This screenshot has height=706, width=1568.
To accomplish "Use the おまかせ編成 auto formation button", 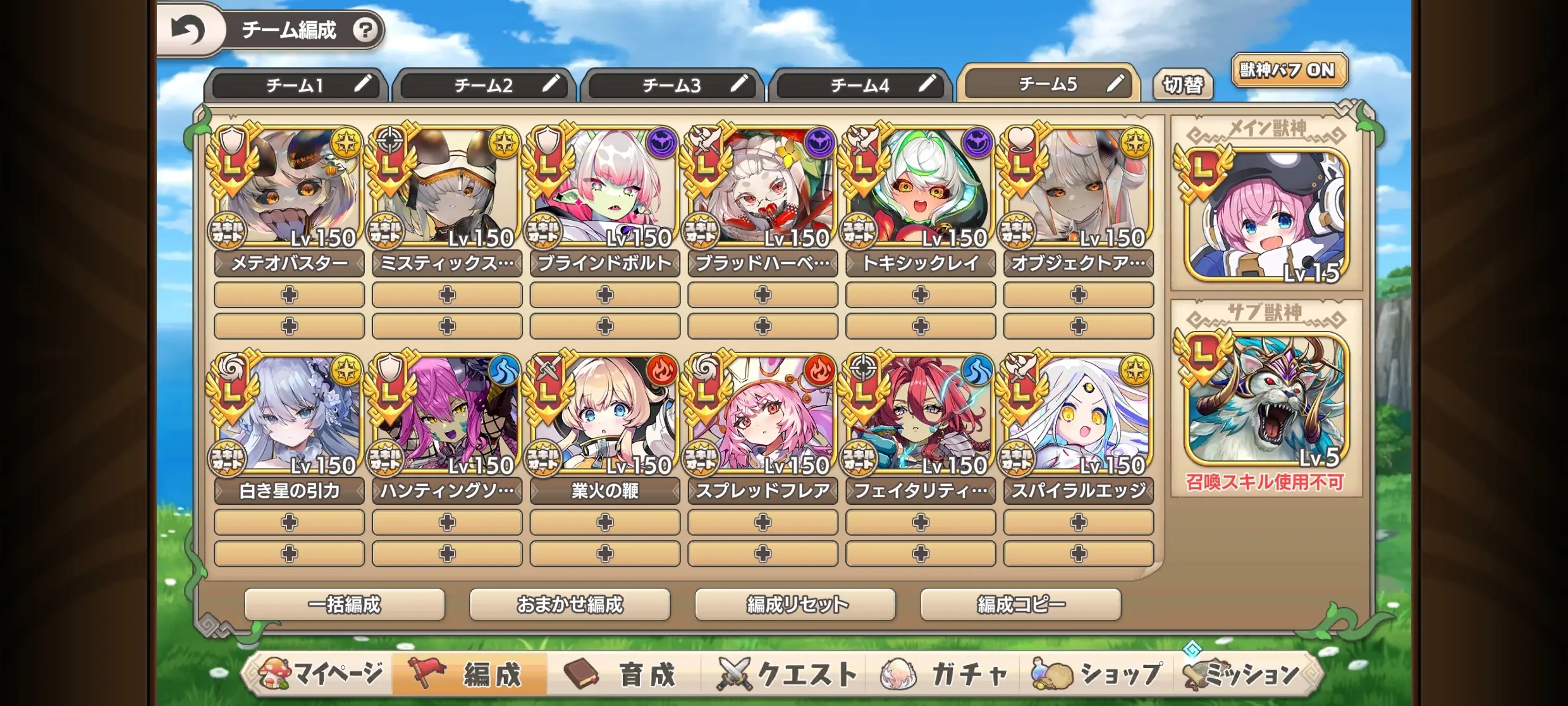I will 570,605.
